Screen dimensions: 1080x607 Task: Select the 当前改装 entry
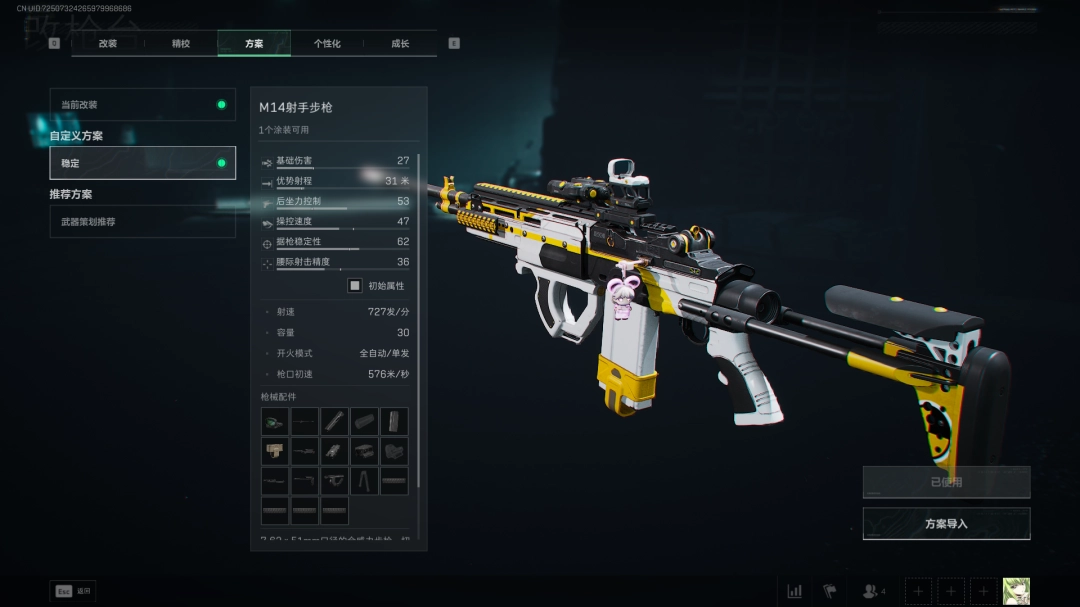(142, 105)
